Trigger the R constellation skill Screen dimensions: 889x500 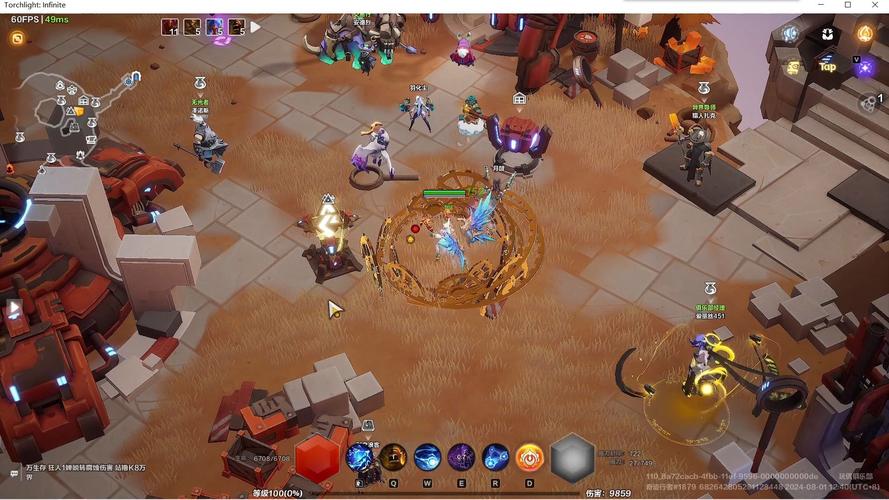[496, 458]
